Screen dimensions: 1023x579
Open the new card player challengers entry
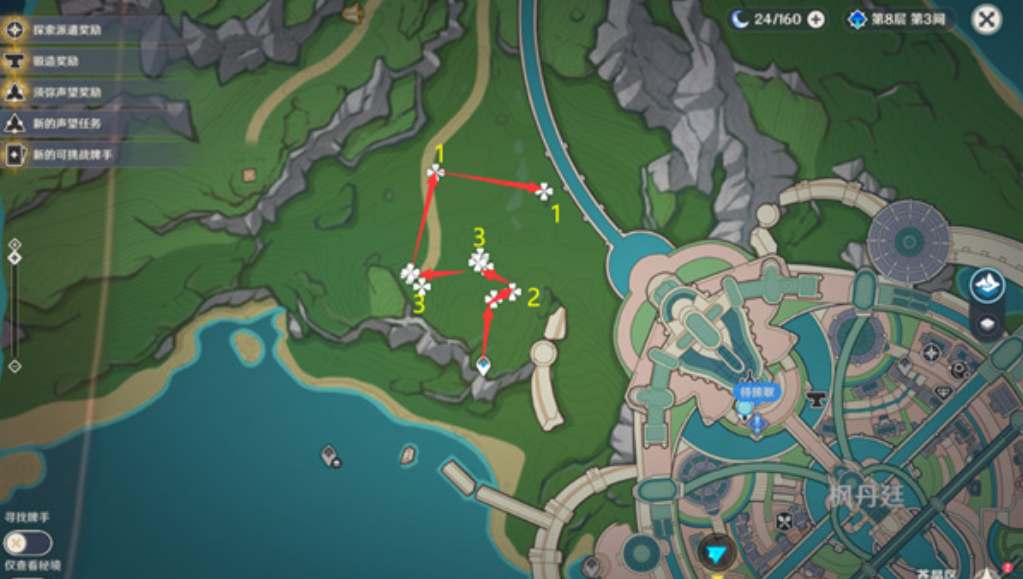70,154
